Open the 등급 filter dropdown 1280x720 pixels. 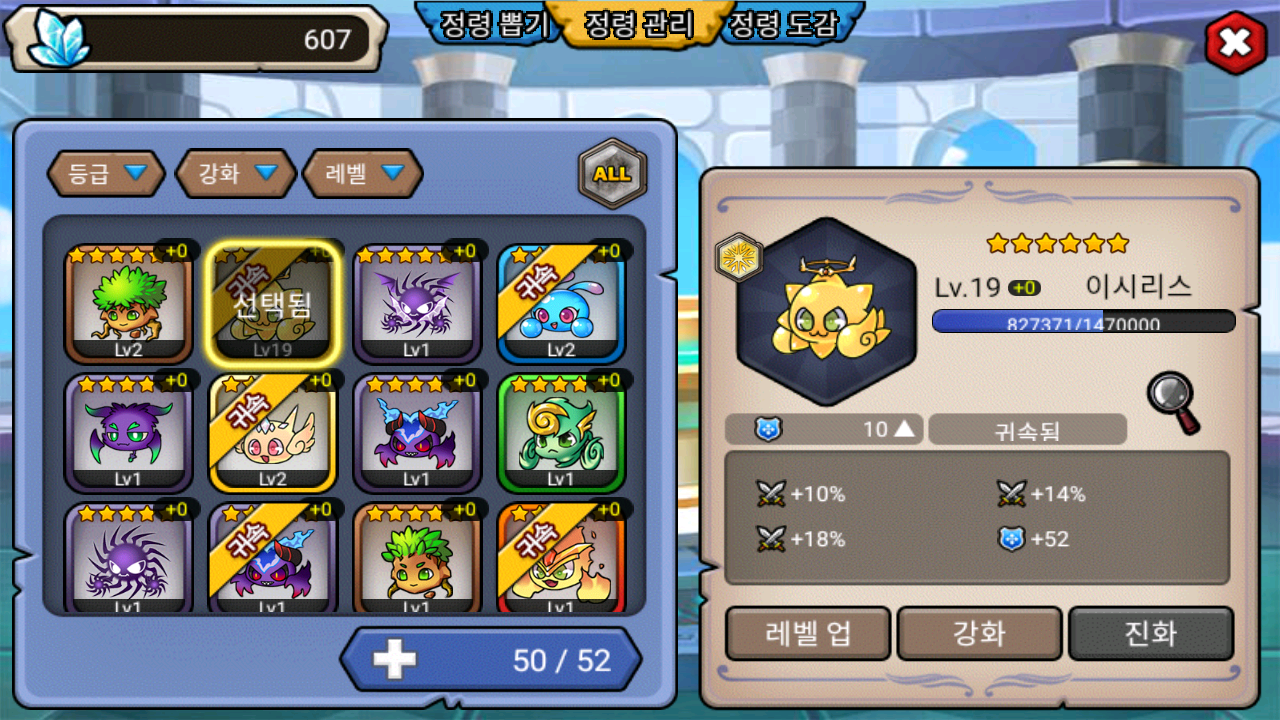tap(107, 174)
